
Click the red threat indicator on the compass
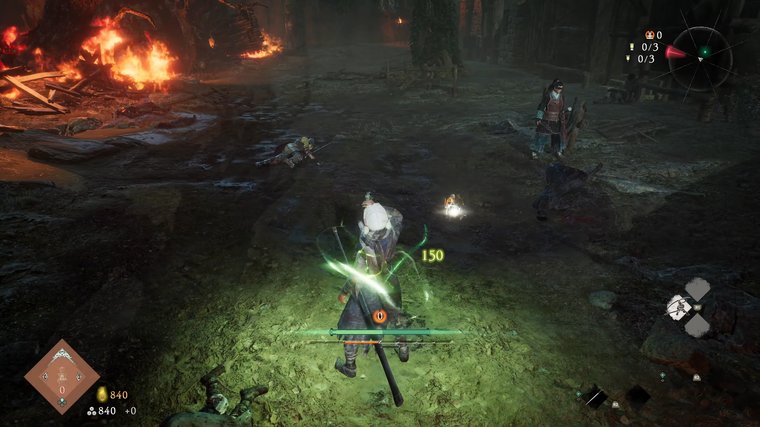pyautogui.click(x=677, y=52)
